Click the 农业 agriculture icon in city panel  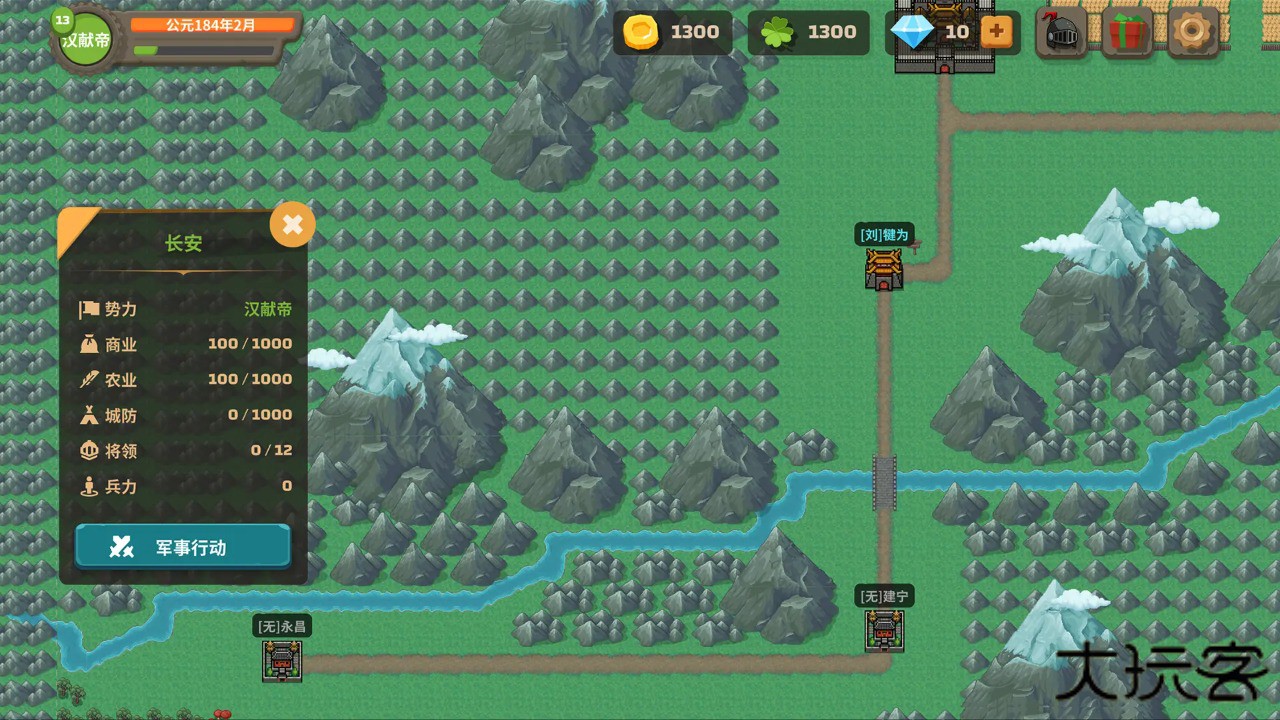[90, 380]
